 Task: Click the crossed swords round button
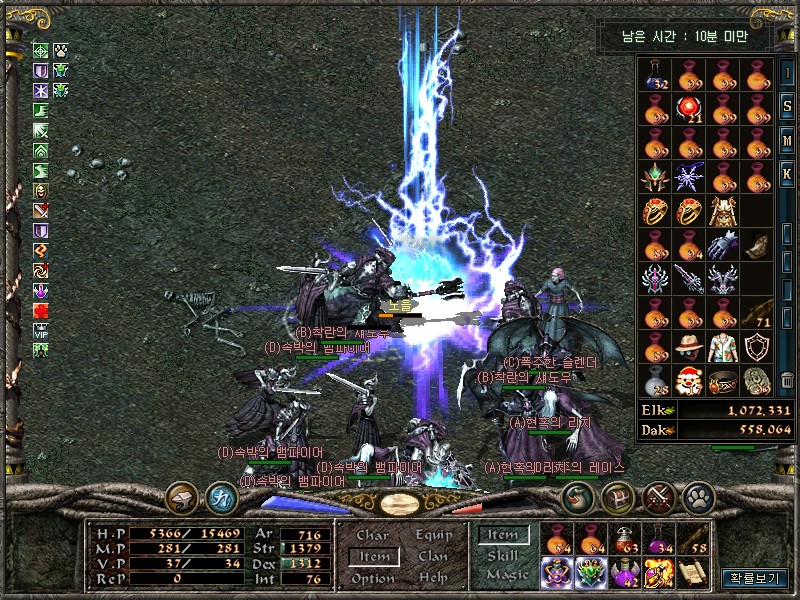[x=659, y=496]
